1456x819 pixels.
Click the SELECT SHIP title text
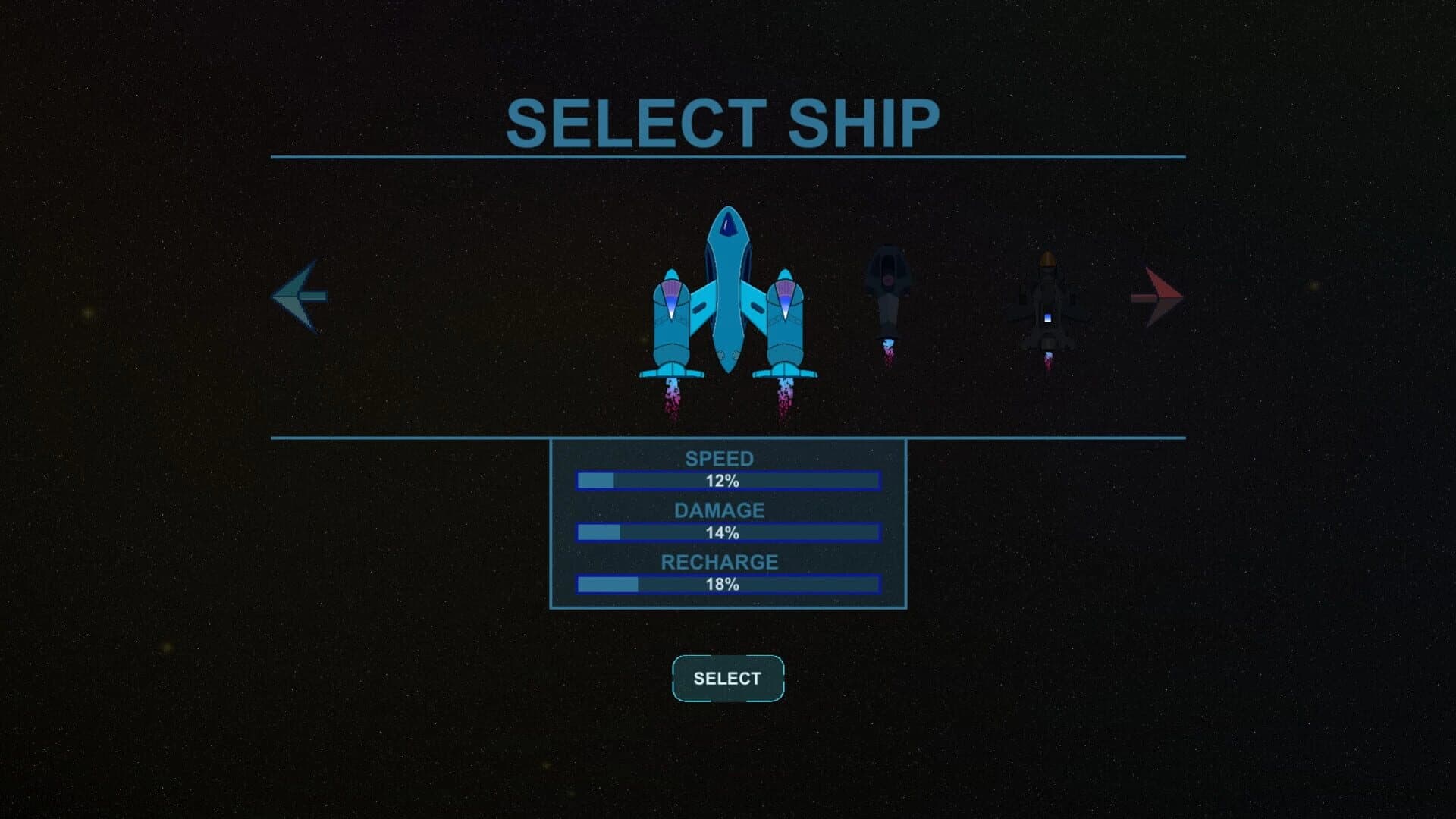[725, 120]
